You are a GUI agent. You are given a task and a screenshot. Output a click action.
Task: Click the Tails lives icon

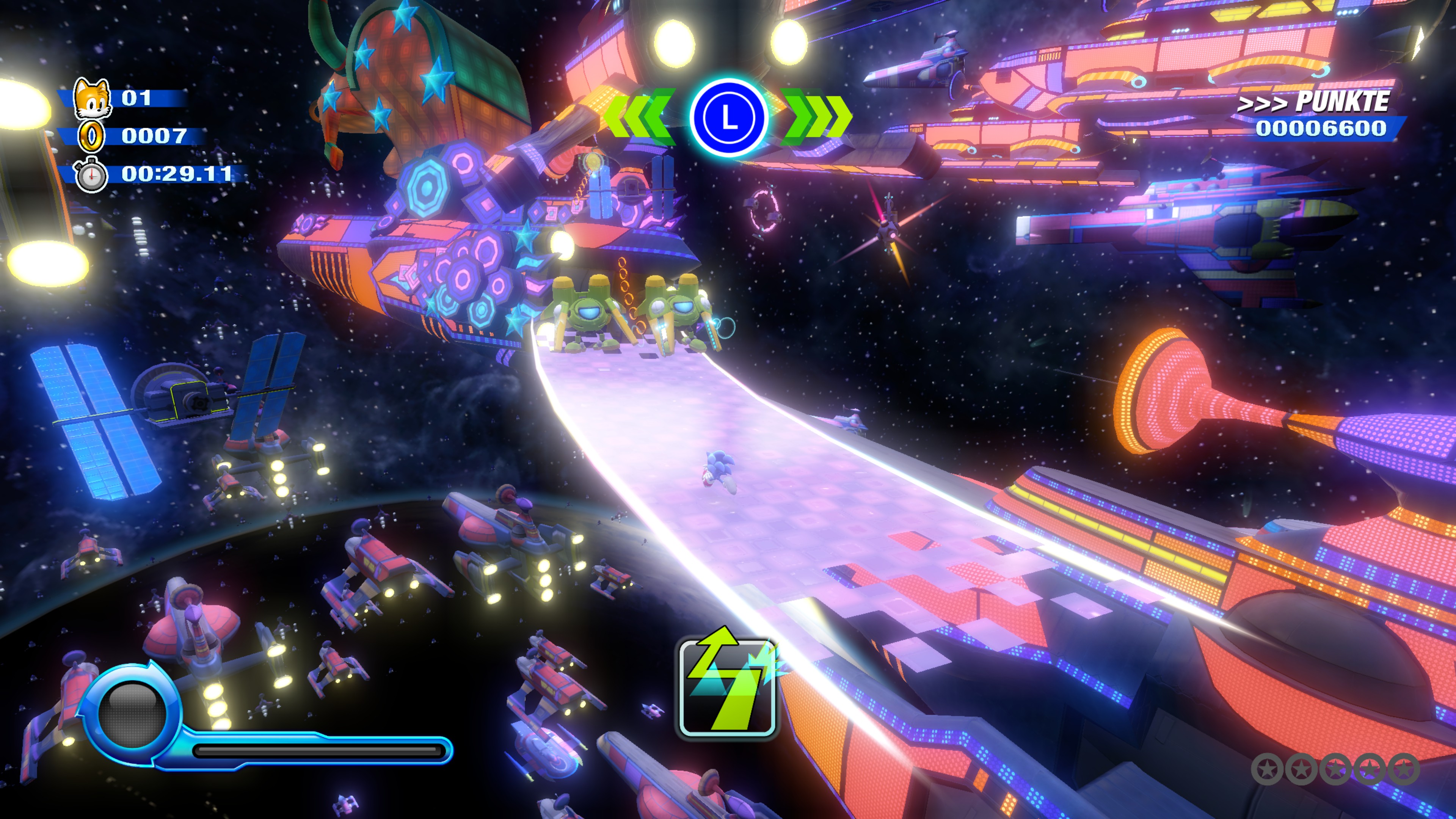click(92, 99)
